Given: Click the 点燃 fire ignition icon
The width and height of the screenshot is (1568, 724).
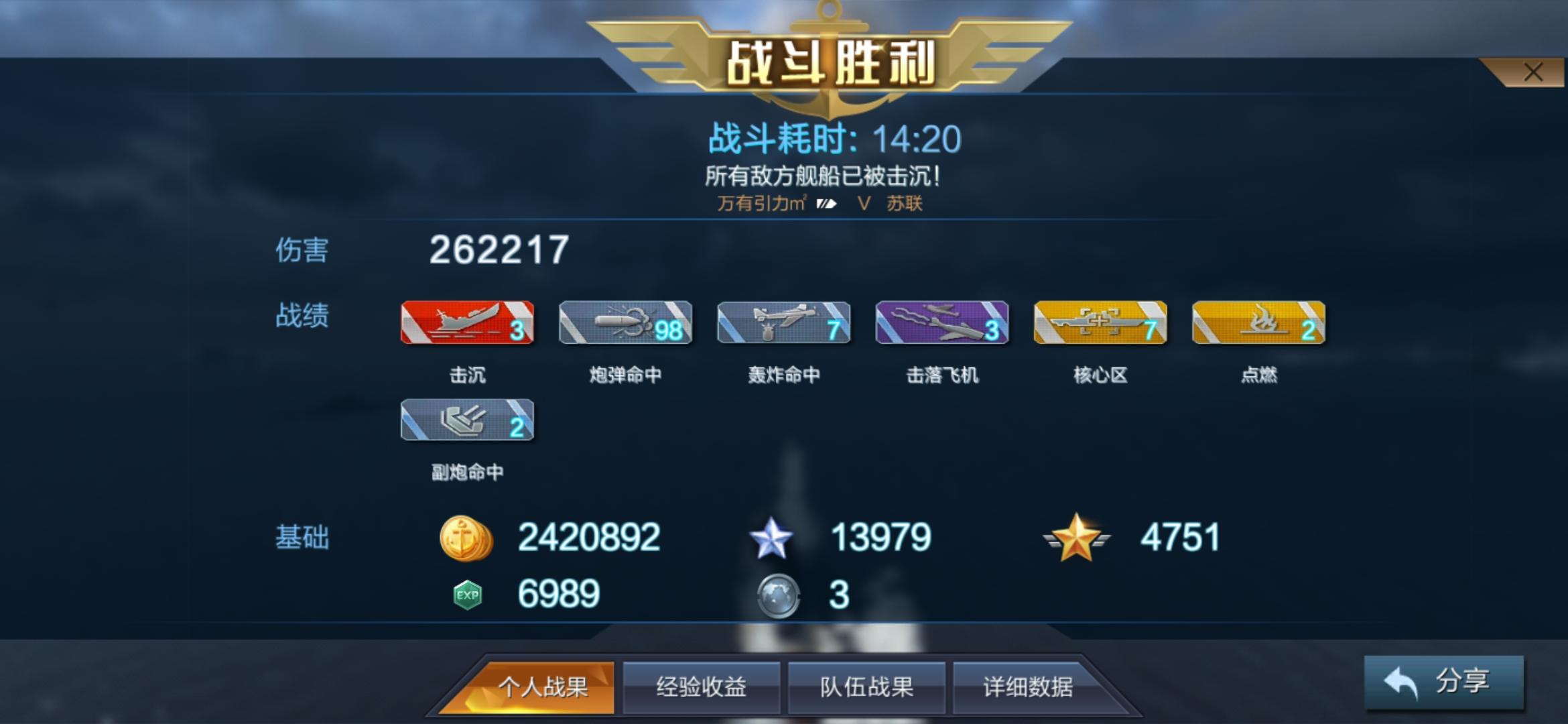Looking at the screenshot, I should click(x=1258, y=324).
